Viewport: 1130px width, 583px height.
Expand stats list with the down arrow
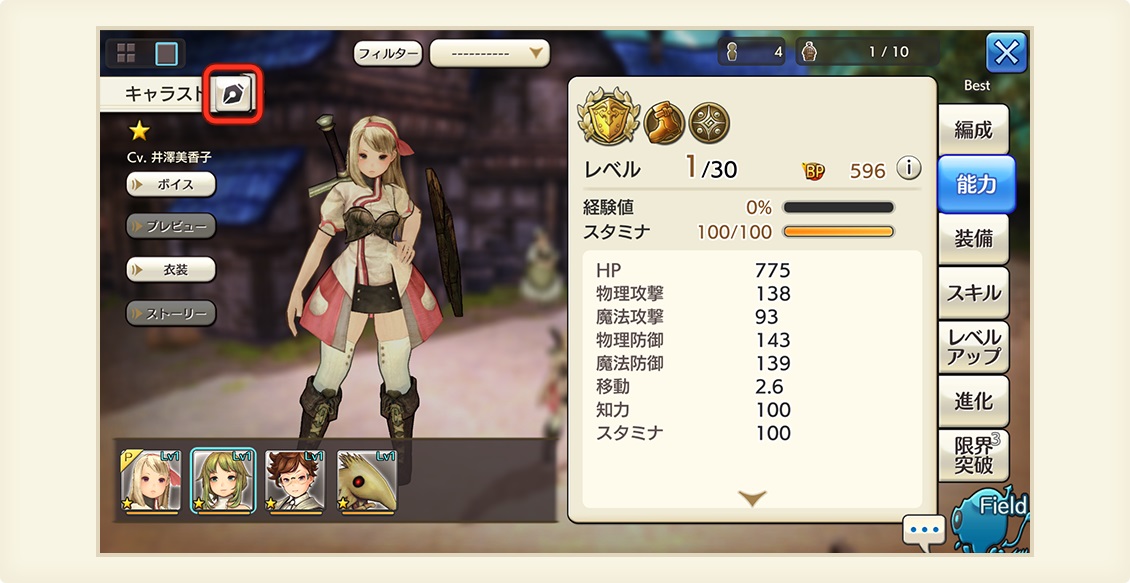pyautogui.click(x=752, y=498)
